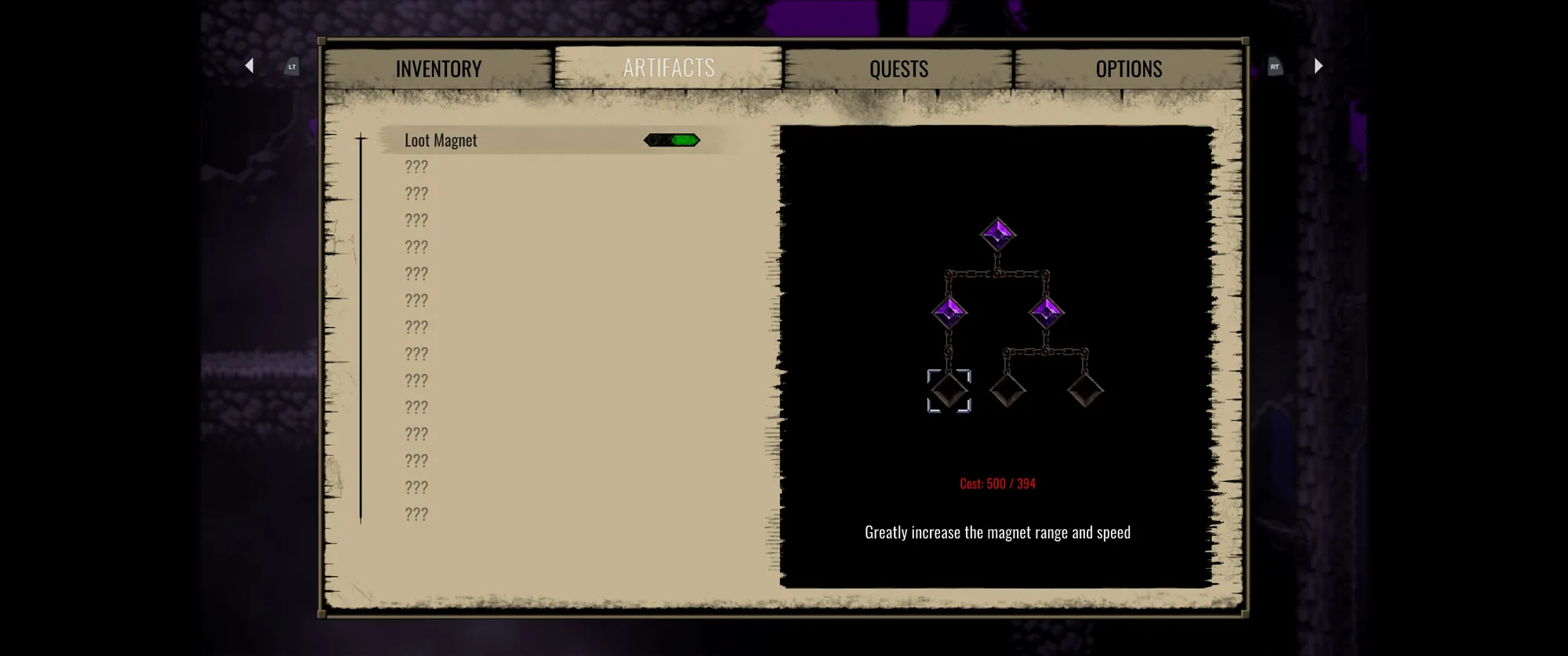
Task: Click the right arrow to next tab
Action: click(x=1318, y=66)
